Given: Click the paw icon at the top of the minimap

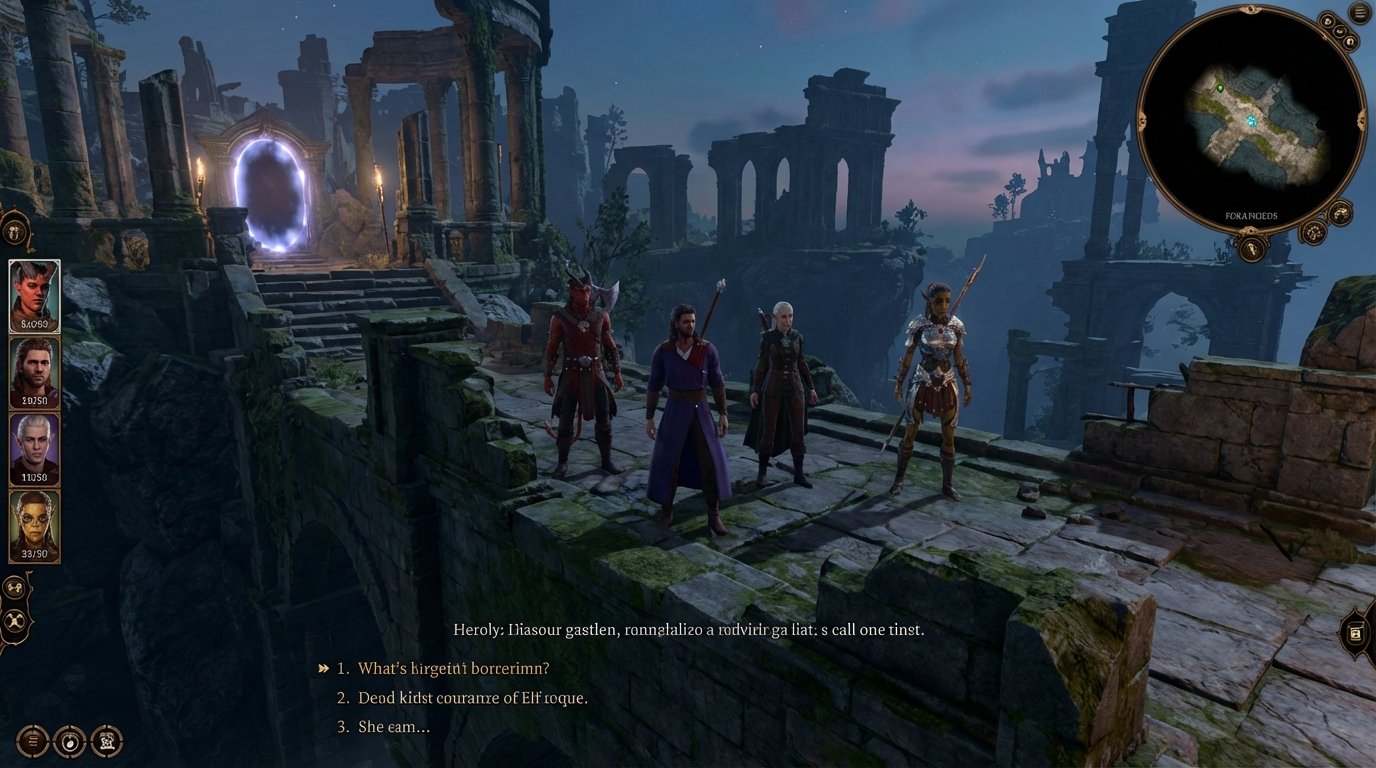Looking at the screenshot, I should pos(1327,21).
